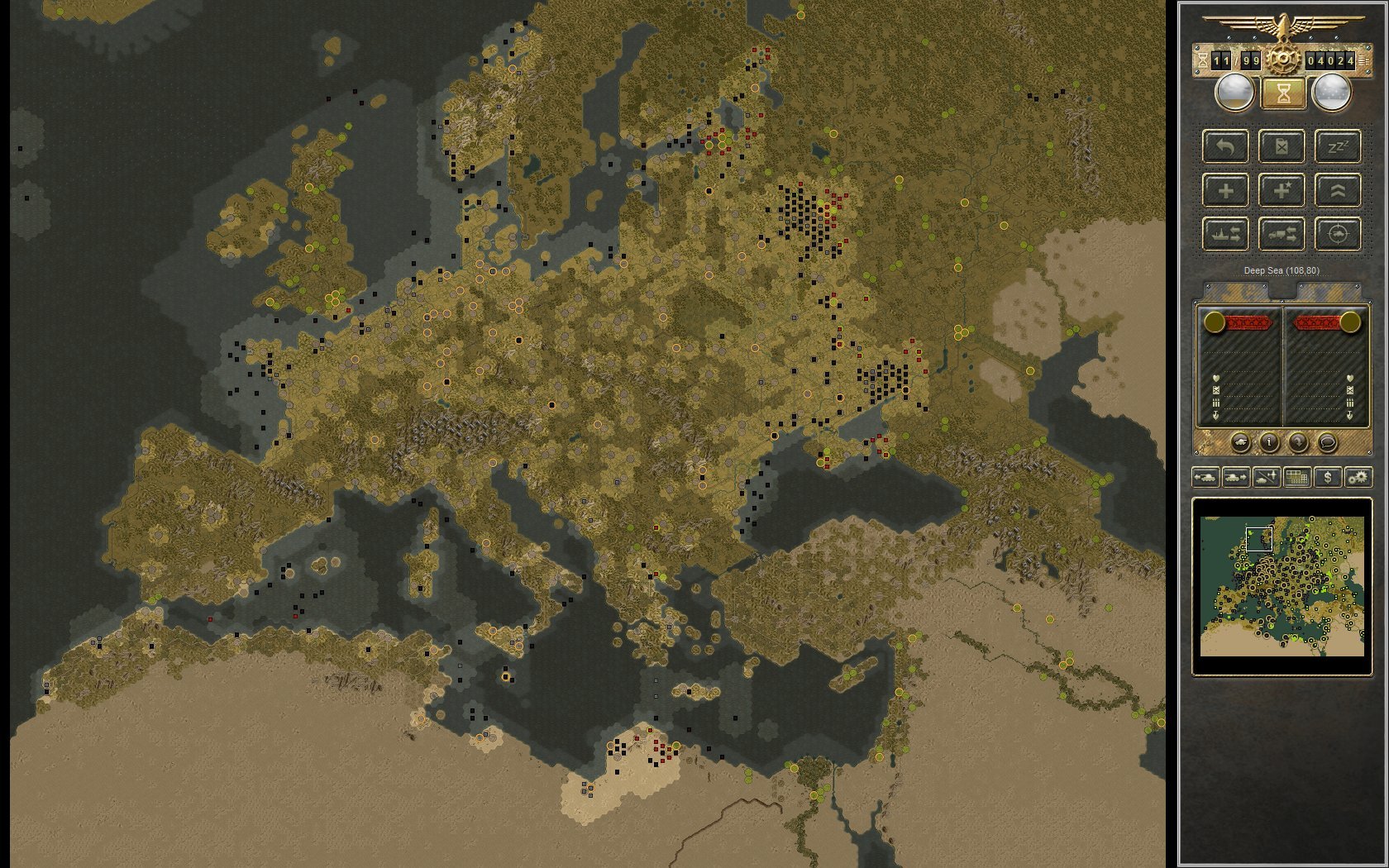This screenshot has width=1389, height=868.
Task: Select the next unit tank icon
Action: click(x=1235, y=477)
